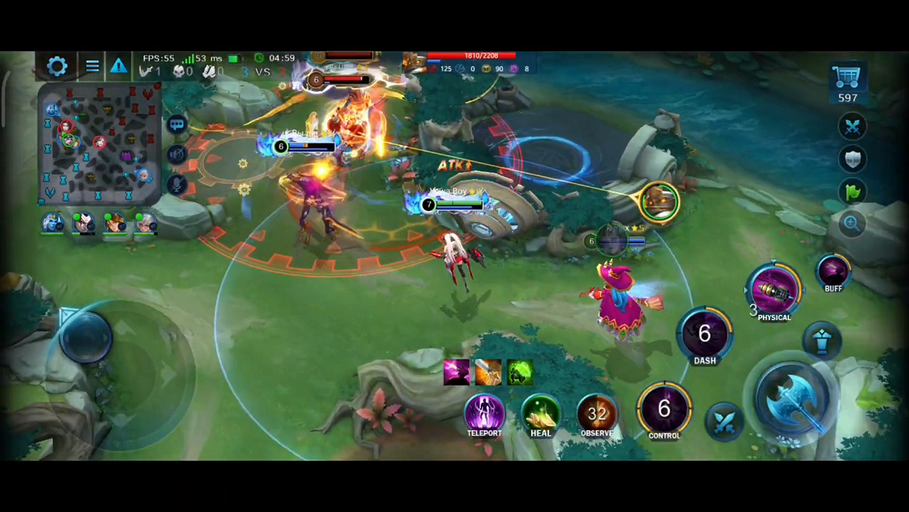Tap the green flag signal icon
This screenshot has height=512, width=909.
(852, 191)
